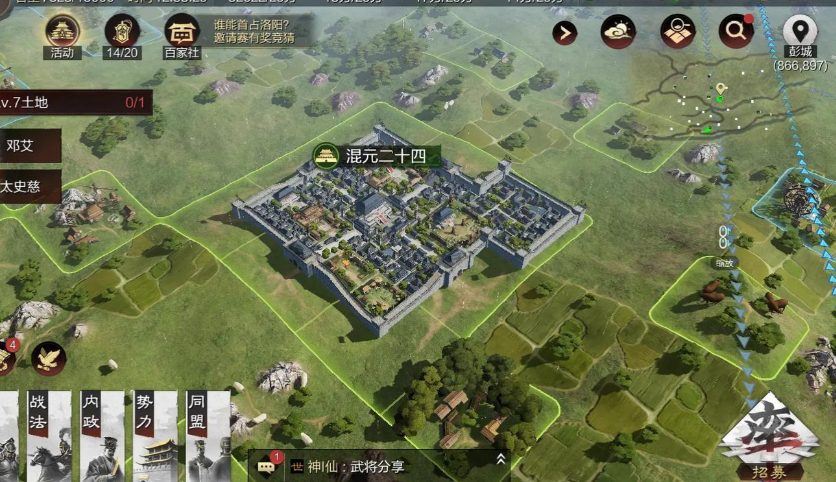836x482 pixels.
Task: Open the cloud and sun weather icon
Action: (618, 32)
